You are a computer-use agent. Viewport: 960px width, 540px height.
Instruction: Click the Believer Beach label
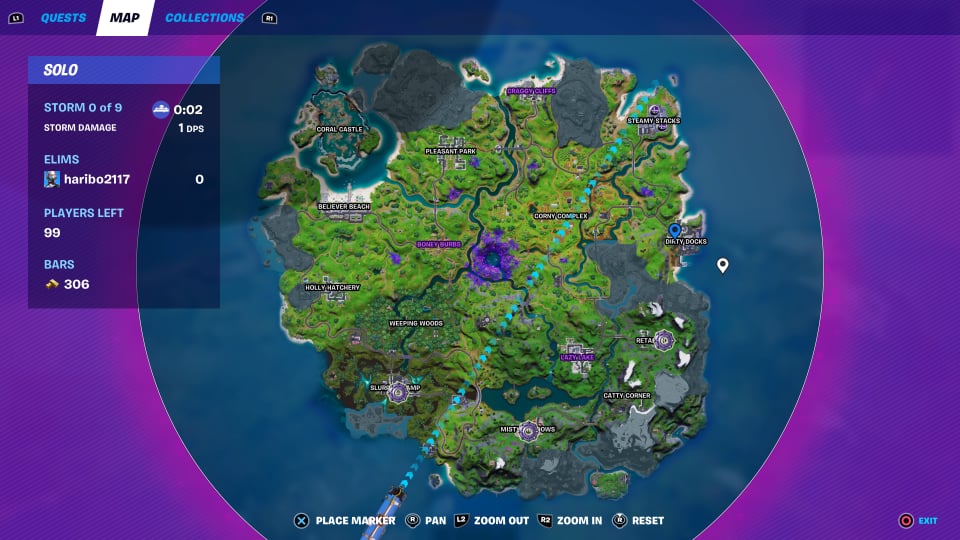click(344, 206)
